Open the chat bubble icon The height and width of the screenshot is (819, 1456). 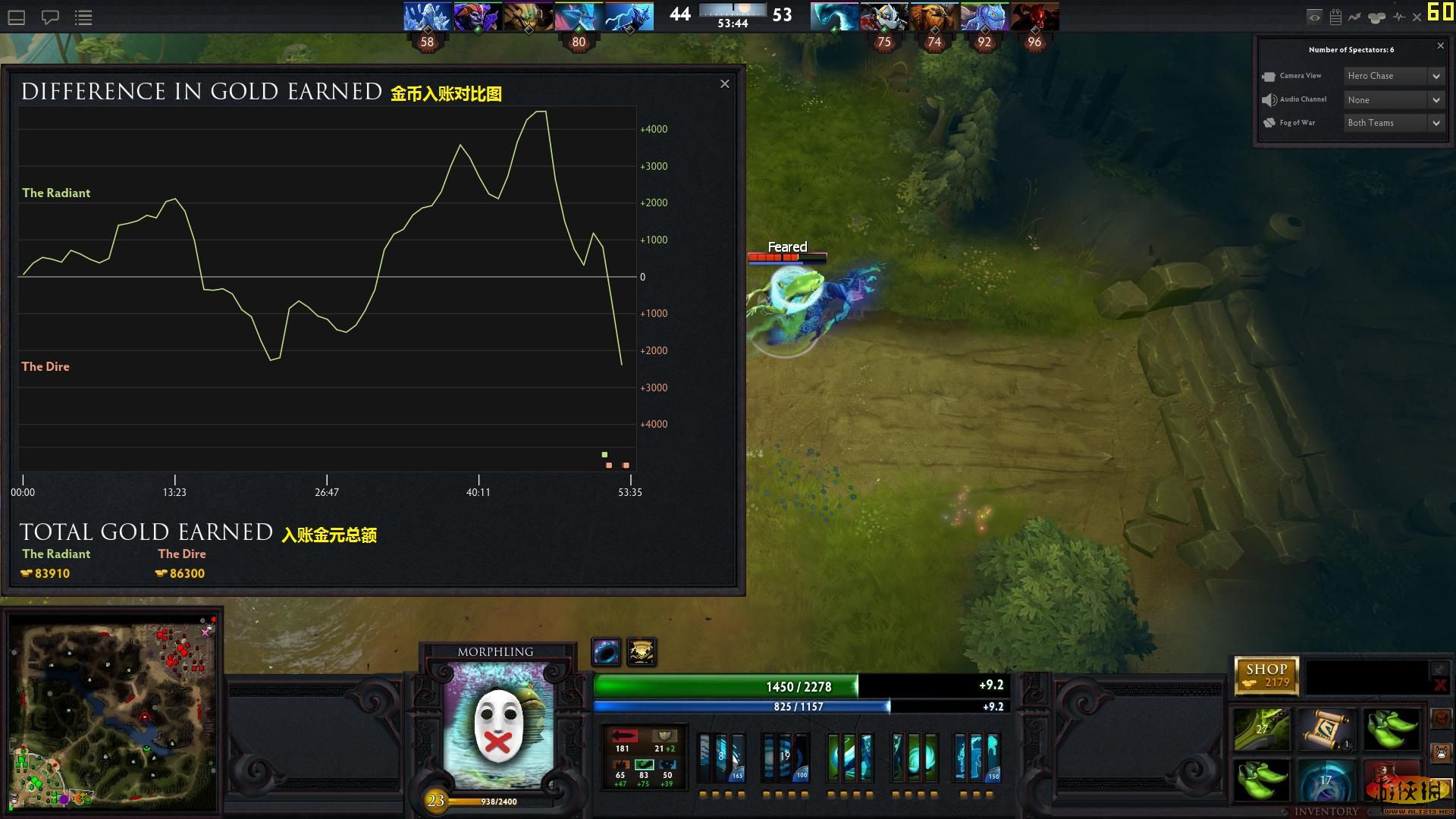[x=50, y=16]
